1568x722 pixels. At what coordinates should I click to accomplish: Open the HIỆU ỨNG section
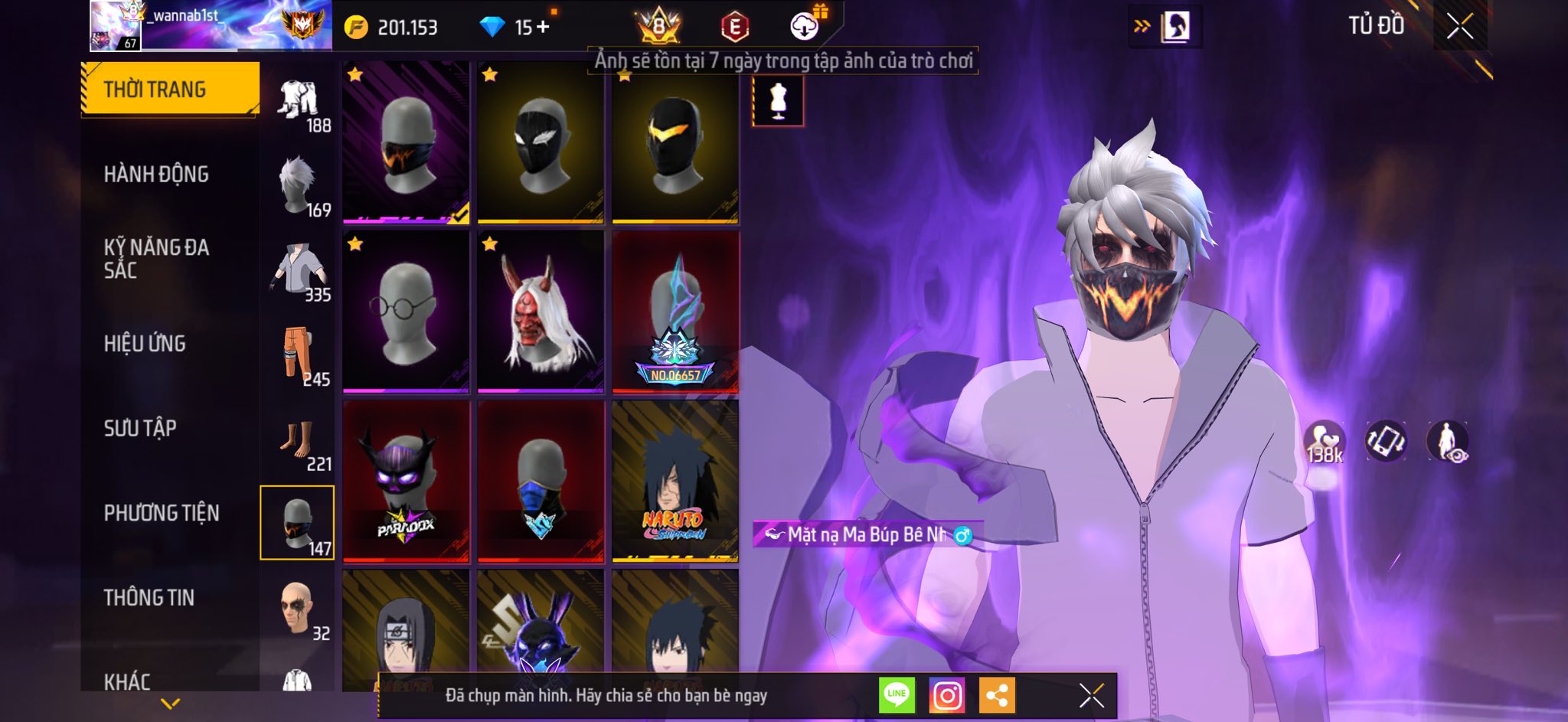click(x=145, y=344)
